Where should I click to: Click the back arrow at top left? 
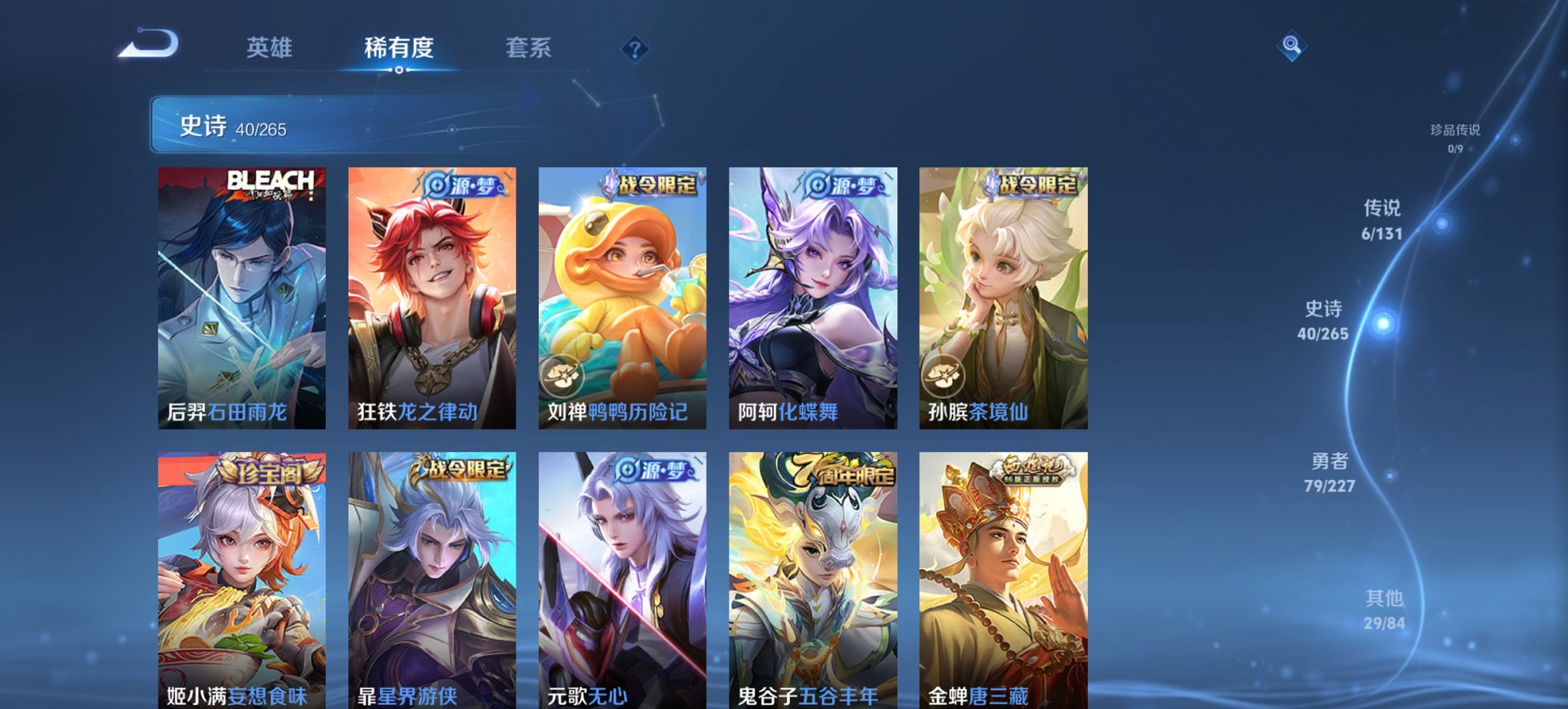click(x=147, y=42)
